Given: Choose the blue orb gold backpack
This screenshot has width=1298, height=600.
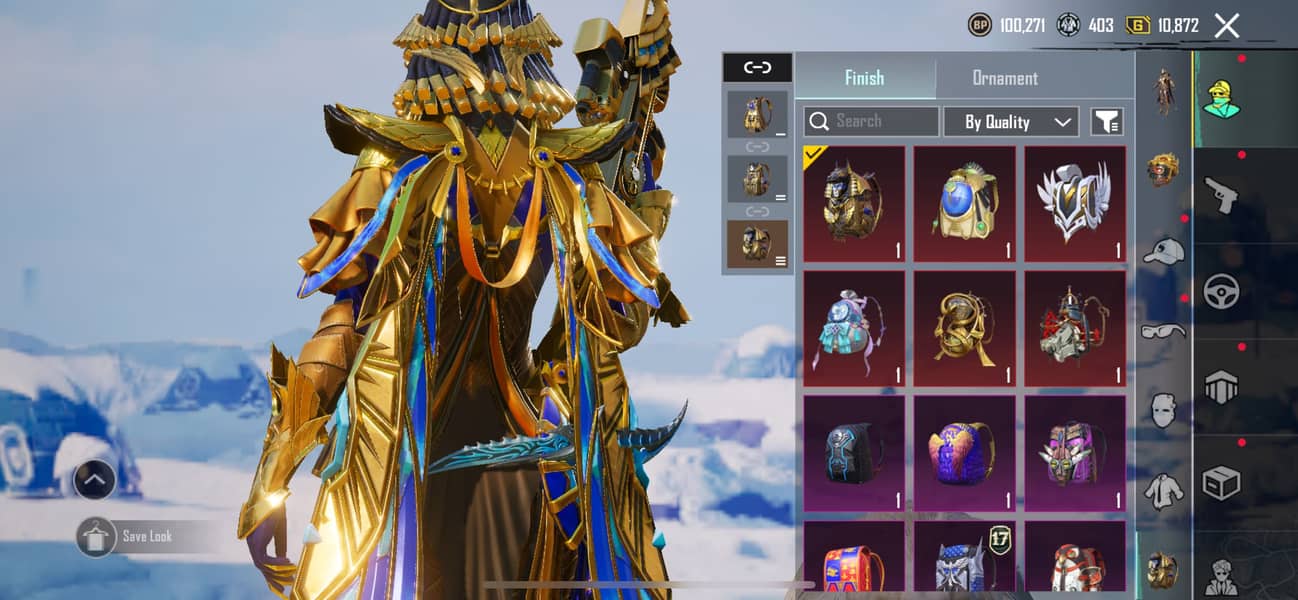Looking at the screenshot, I should 964,203.
